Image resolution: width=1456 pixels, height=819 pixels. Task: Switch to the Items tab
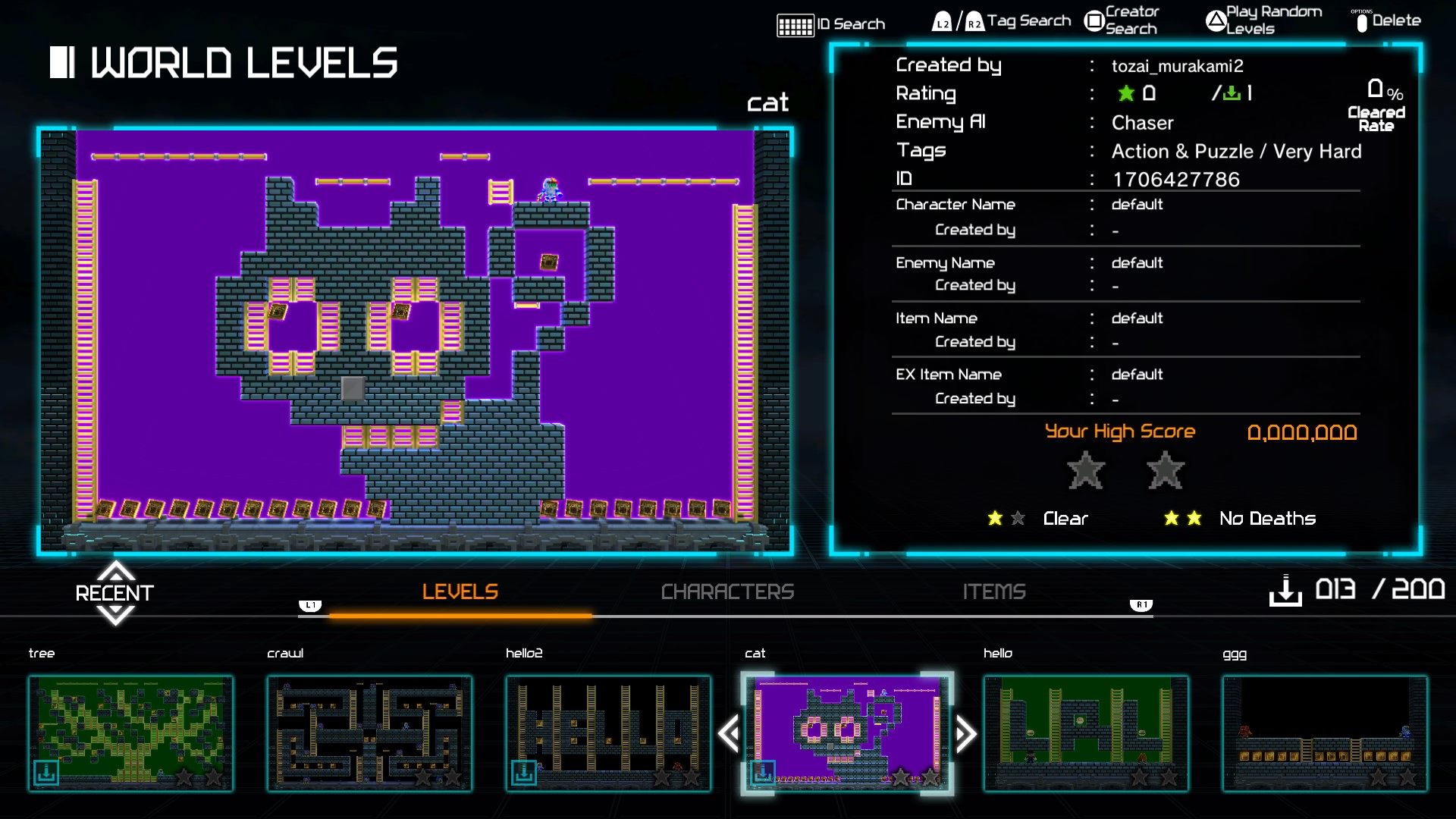pos(993,592)
